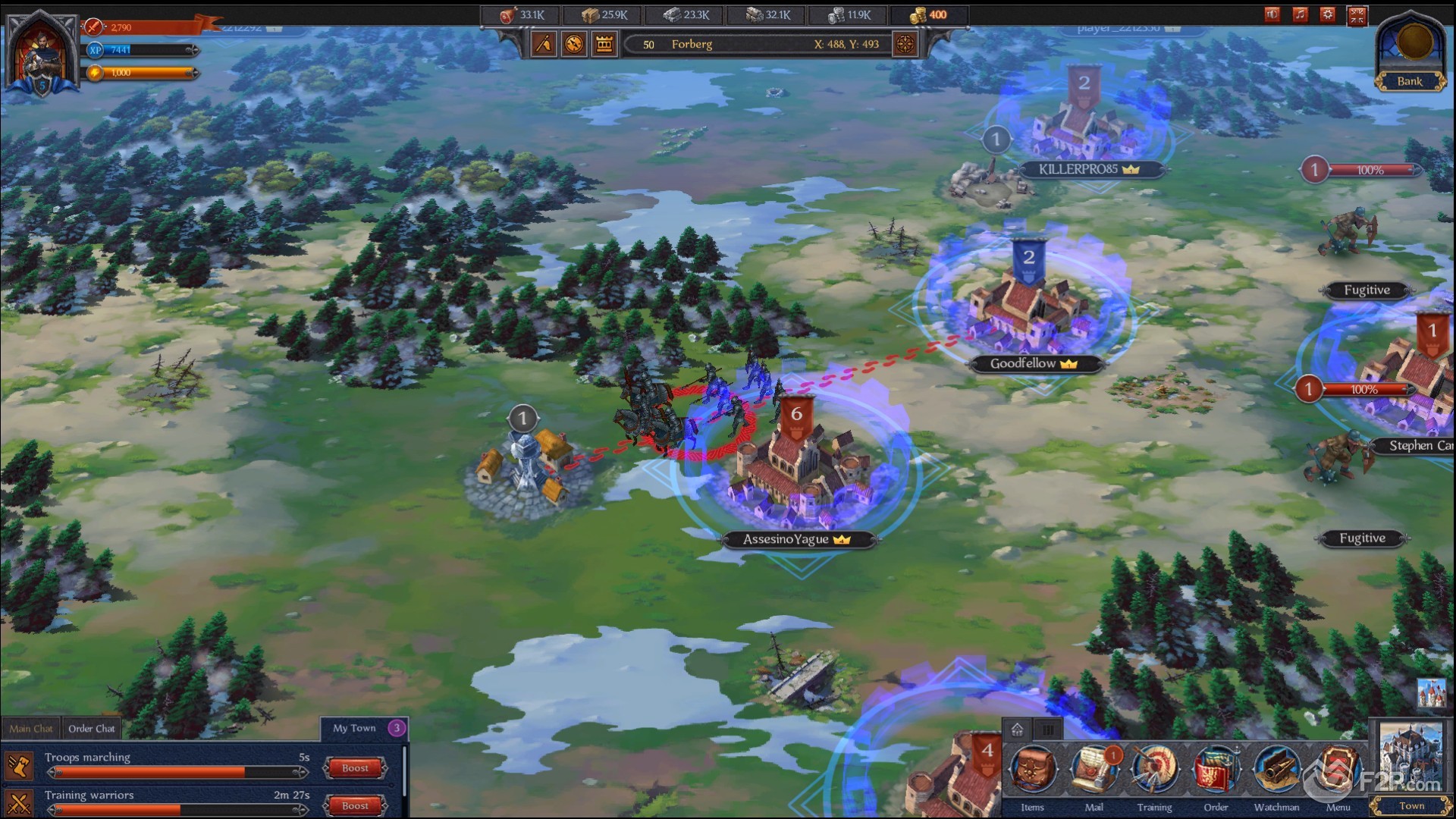Return to Town view

point(1410,767)
